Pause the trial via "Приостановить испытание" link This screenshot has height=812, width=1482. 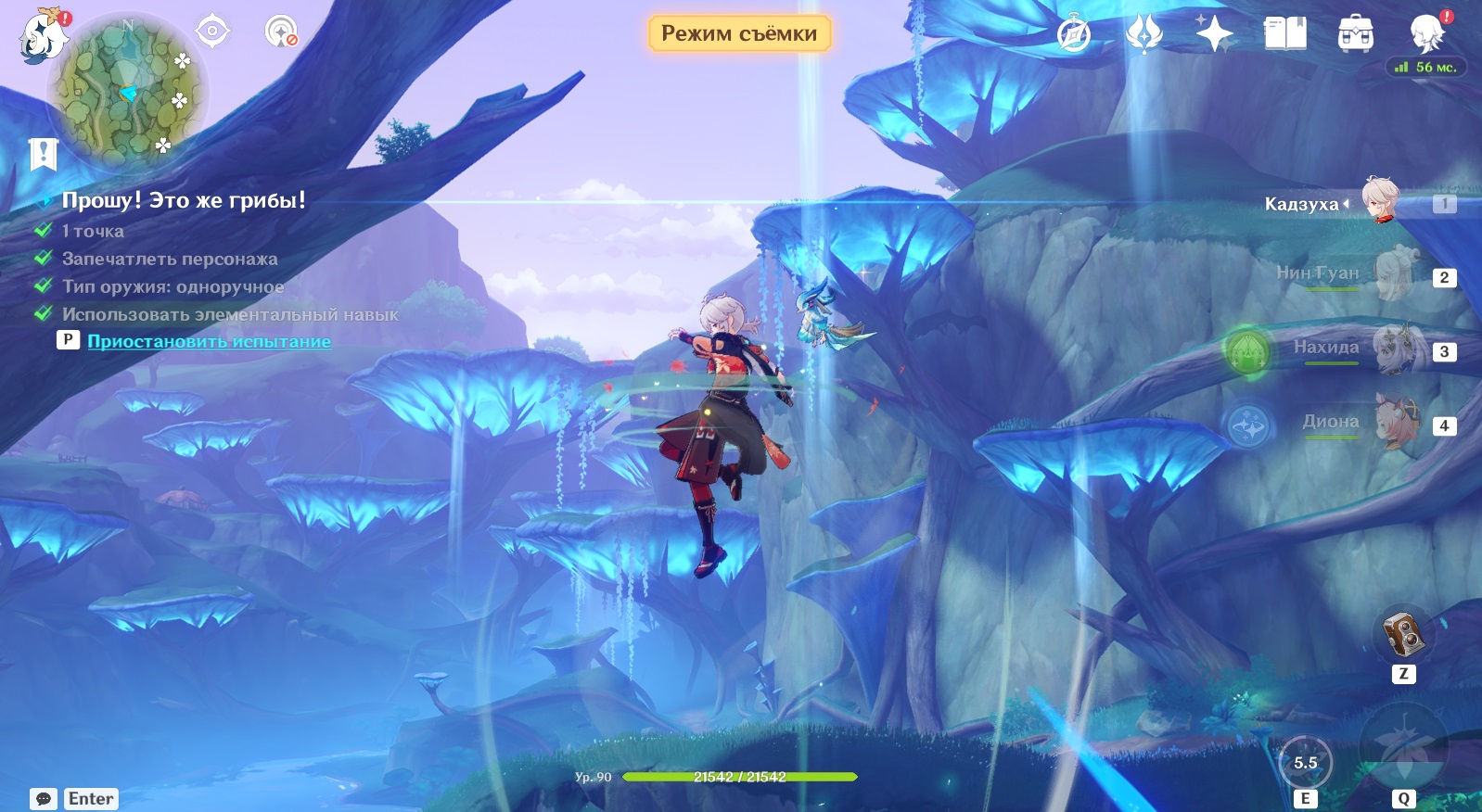pos(209,341)
